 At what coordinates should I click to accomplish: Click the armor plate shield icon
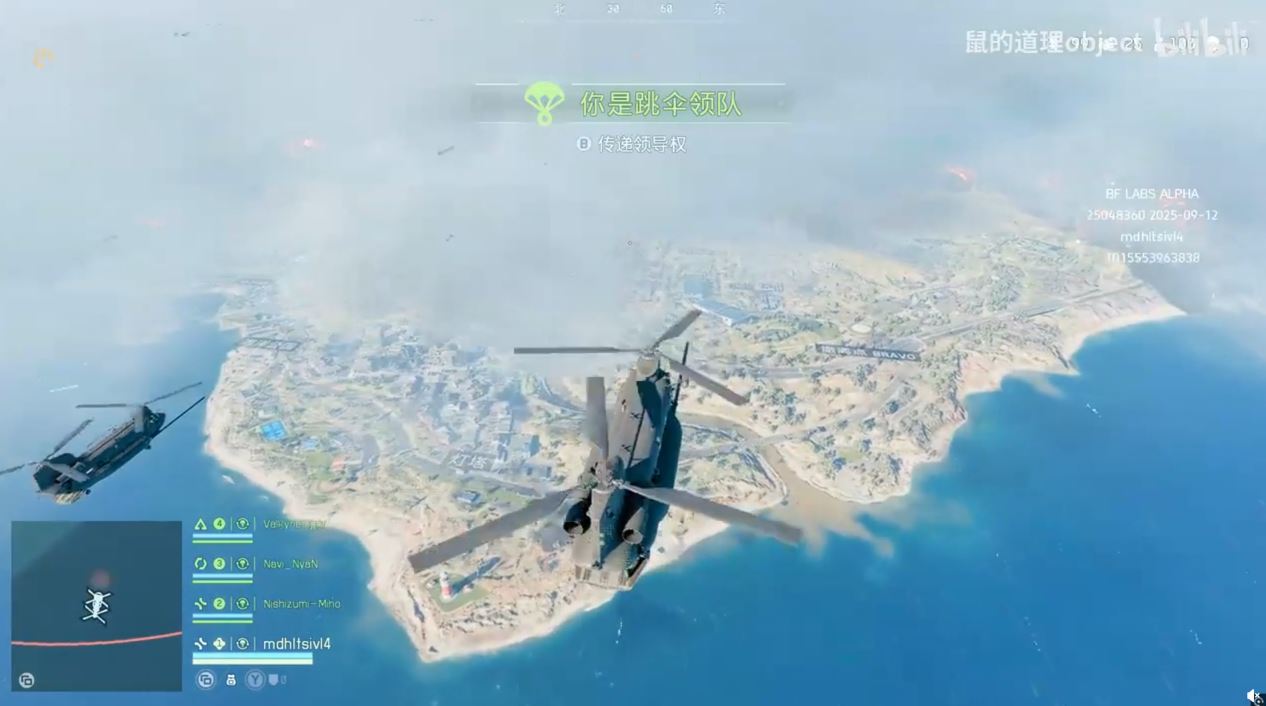click(x=271, y=680)
